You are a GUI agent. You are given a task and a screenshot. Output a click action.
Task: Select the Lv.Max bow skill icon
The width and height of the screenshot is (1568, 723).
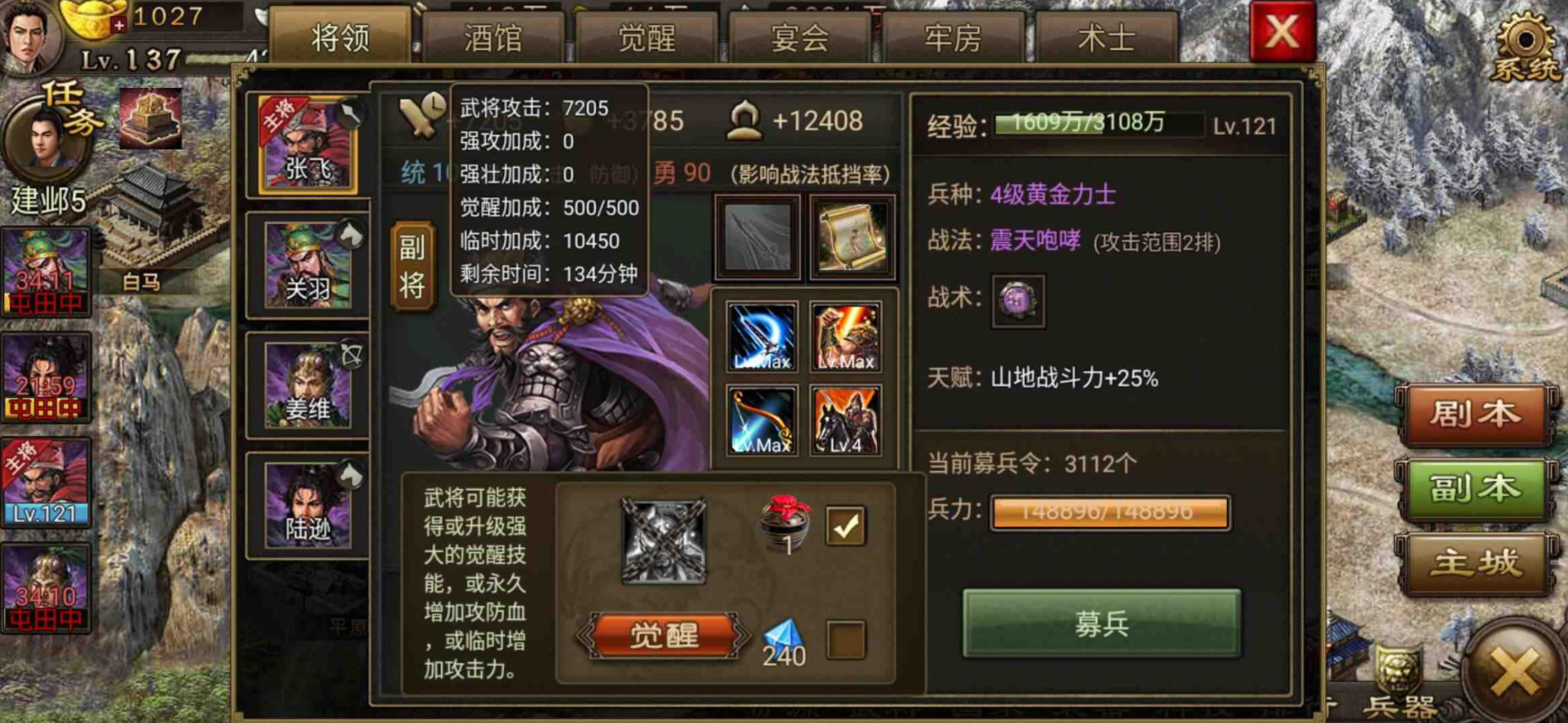pyautogui.click(x=762, y=420)
